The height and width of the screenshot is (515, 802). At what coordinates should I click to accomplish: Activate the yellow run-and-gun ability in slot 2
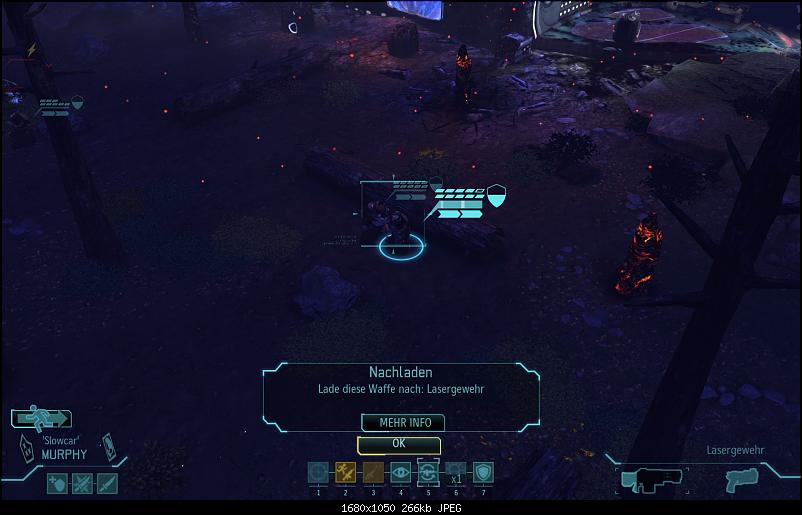click(x=346, y=473)
